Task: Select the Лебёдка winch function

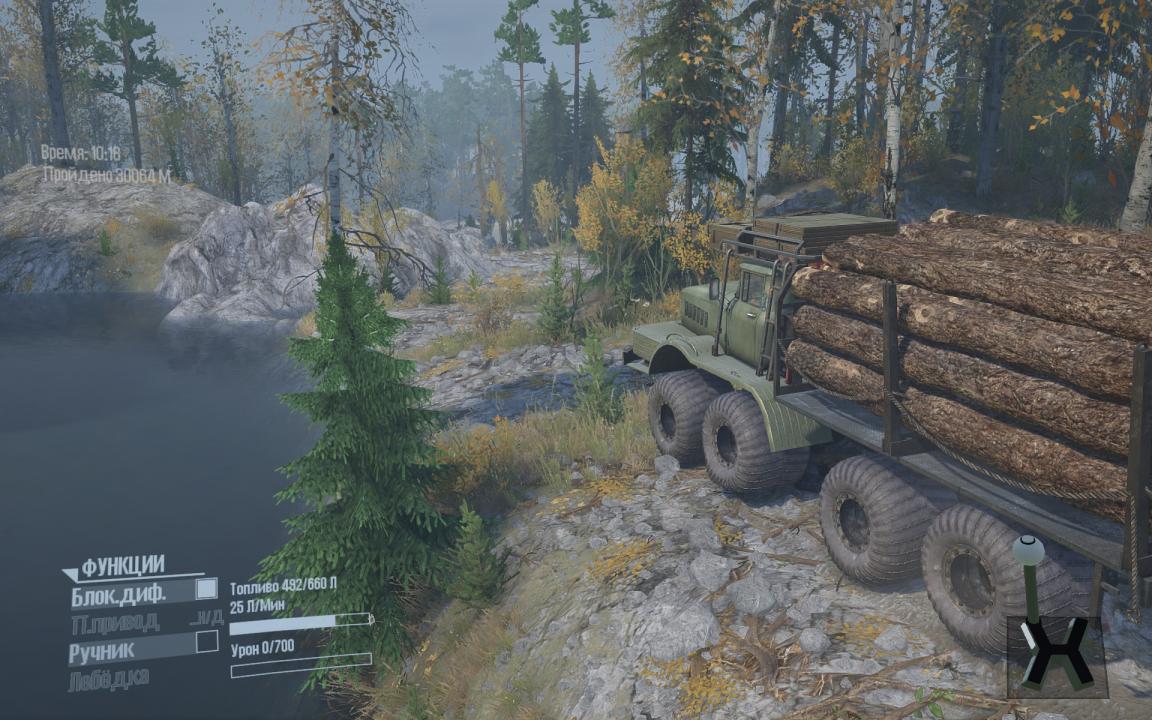Action: coord(109,679)
